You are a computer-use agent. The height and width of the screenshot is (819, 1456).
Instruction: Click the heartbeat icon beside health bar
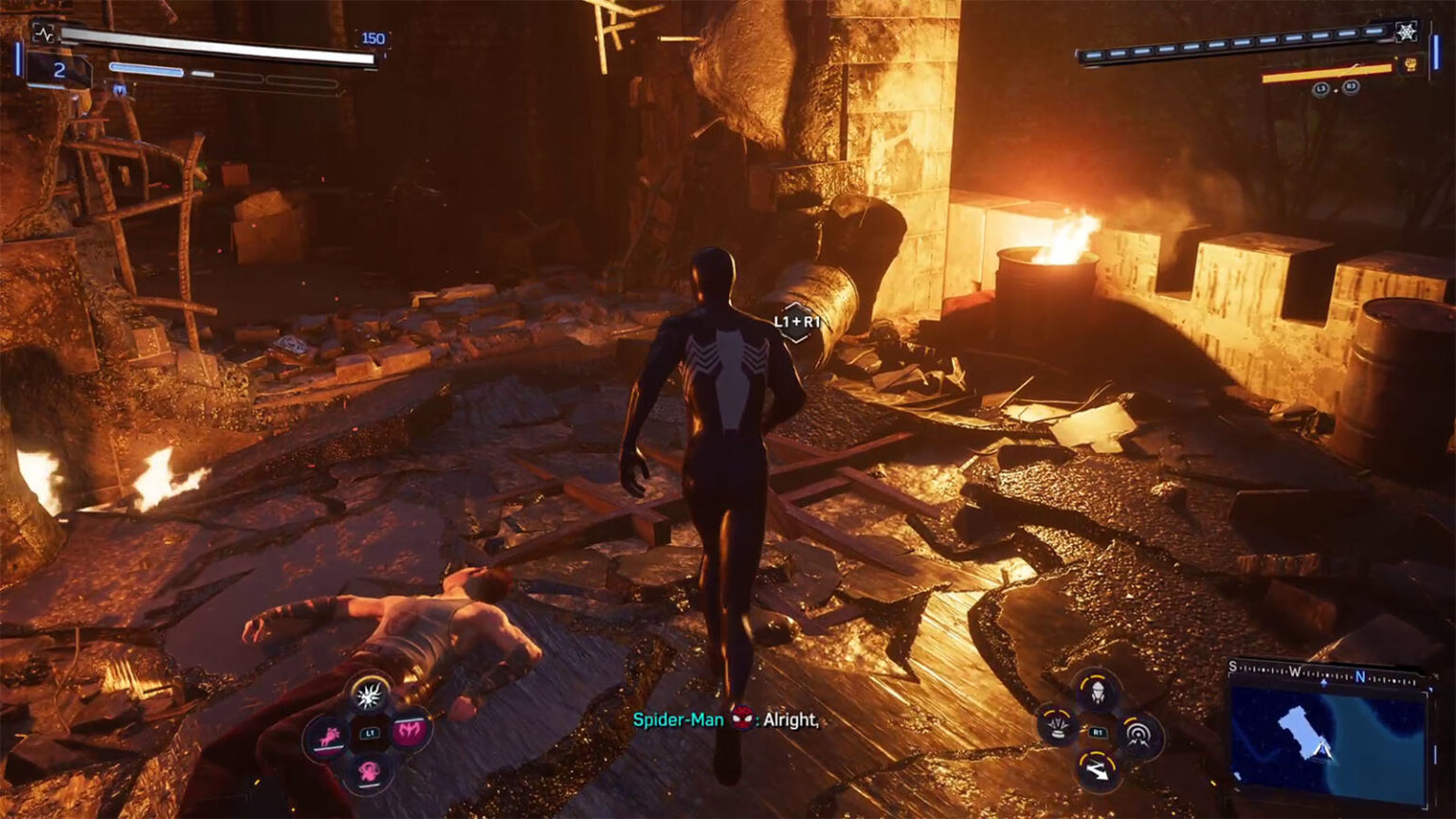click(x=44, y=33)
